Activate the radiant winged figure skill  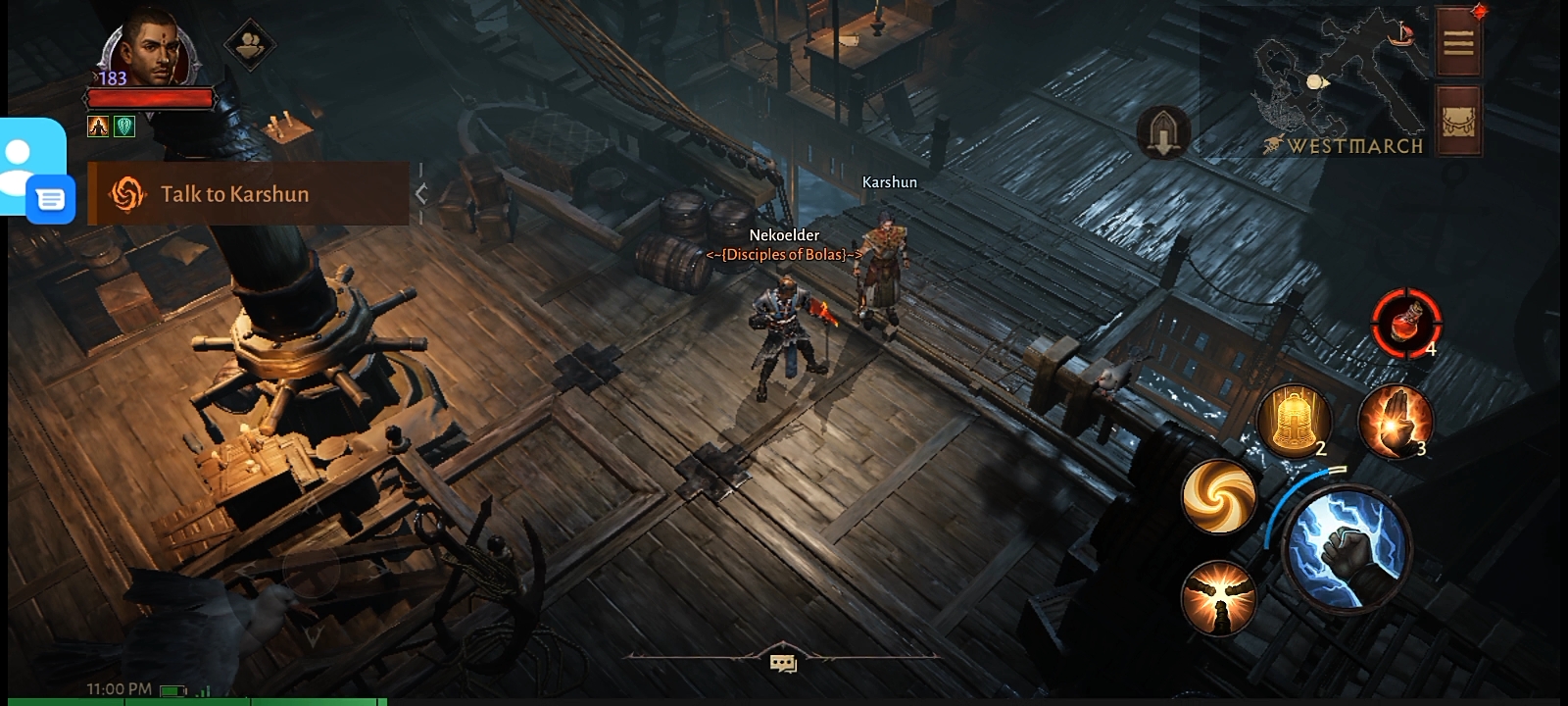point(1218,595)
